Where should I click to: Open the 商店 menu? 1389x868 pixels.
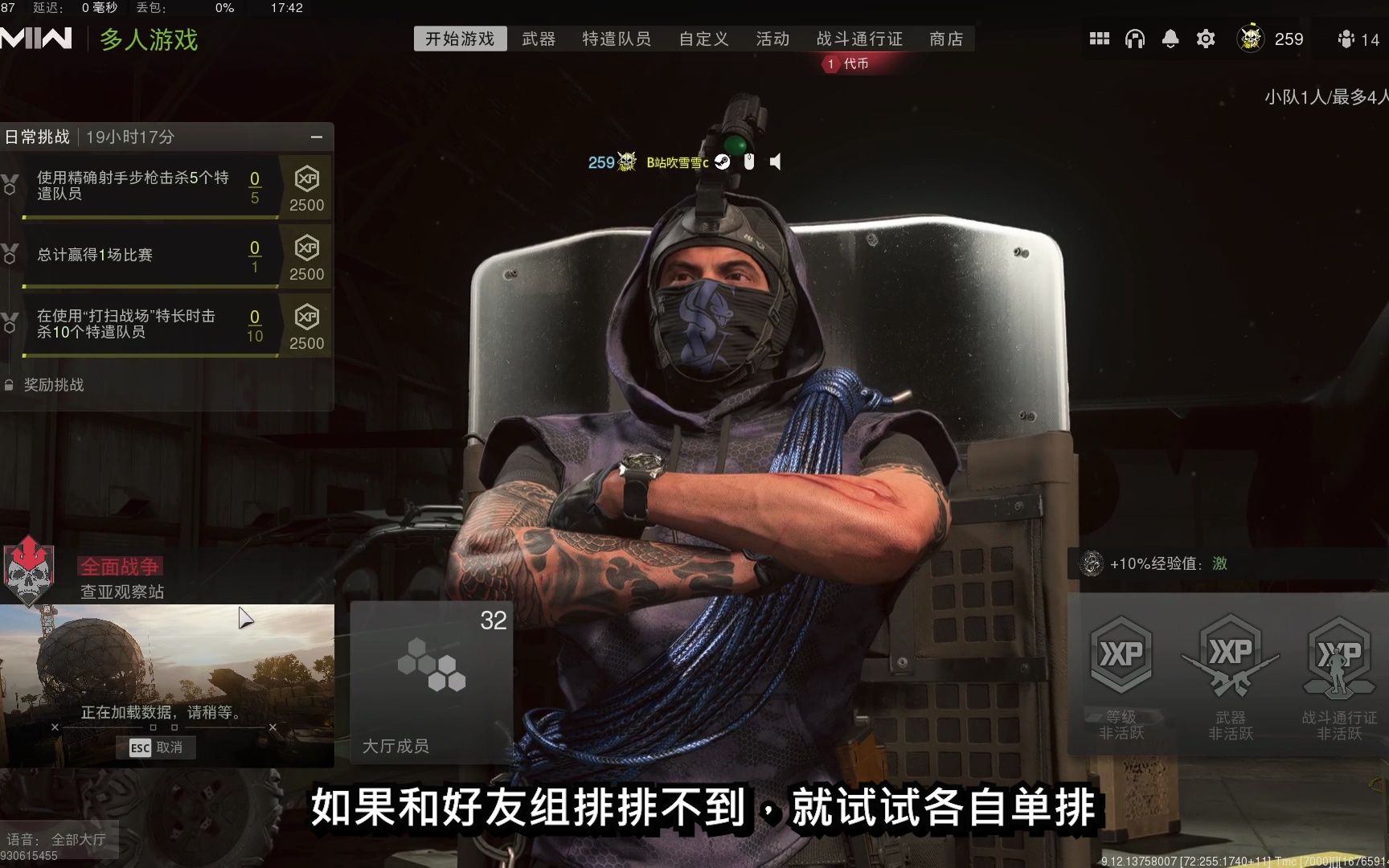pyautogui.click(x=945, y=39)
